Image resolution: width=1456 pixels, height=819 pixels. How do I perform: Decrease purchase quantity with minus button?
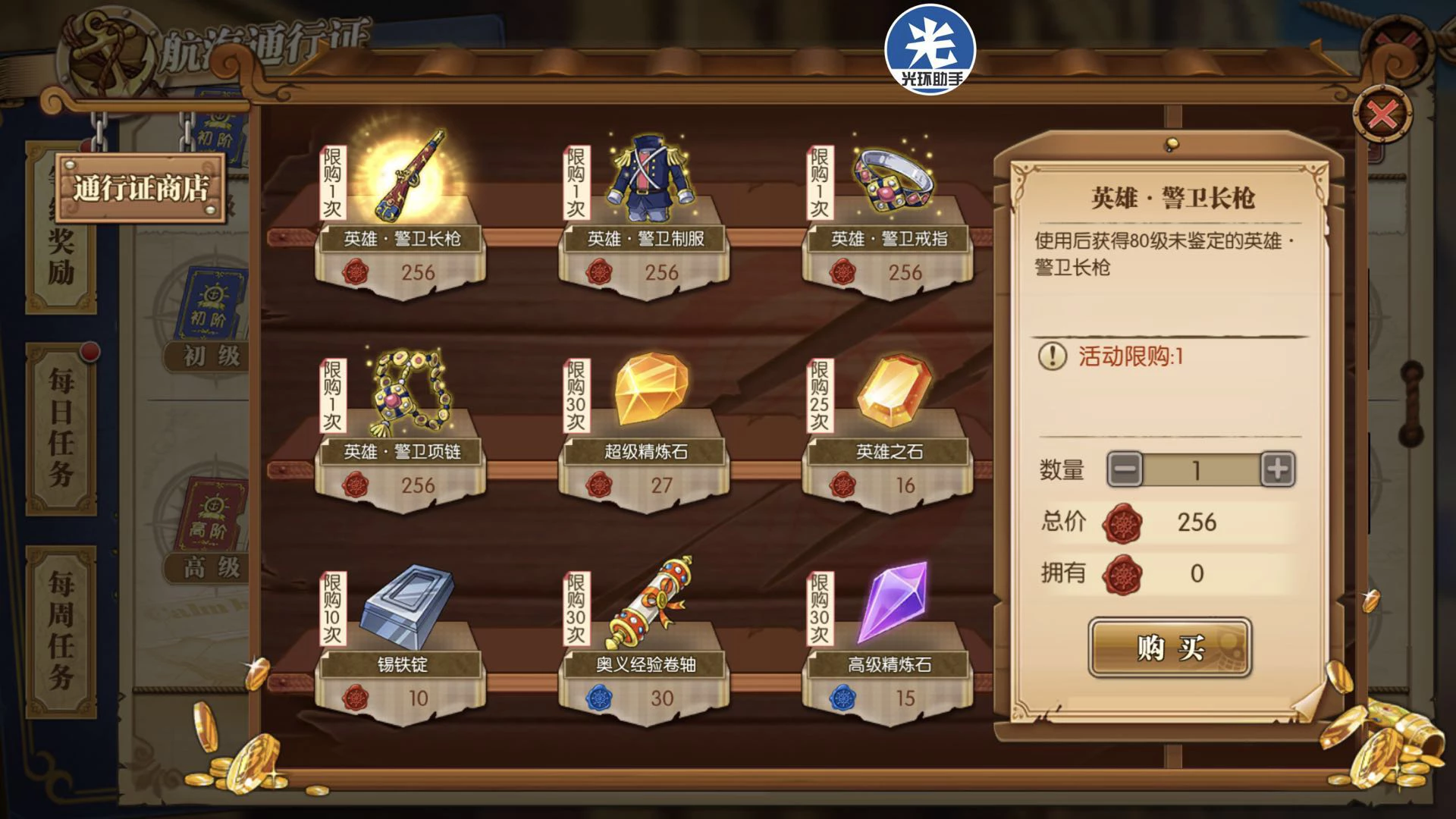click(1125, 469)
